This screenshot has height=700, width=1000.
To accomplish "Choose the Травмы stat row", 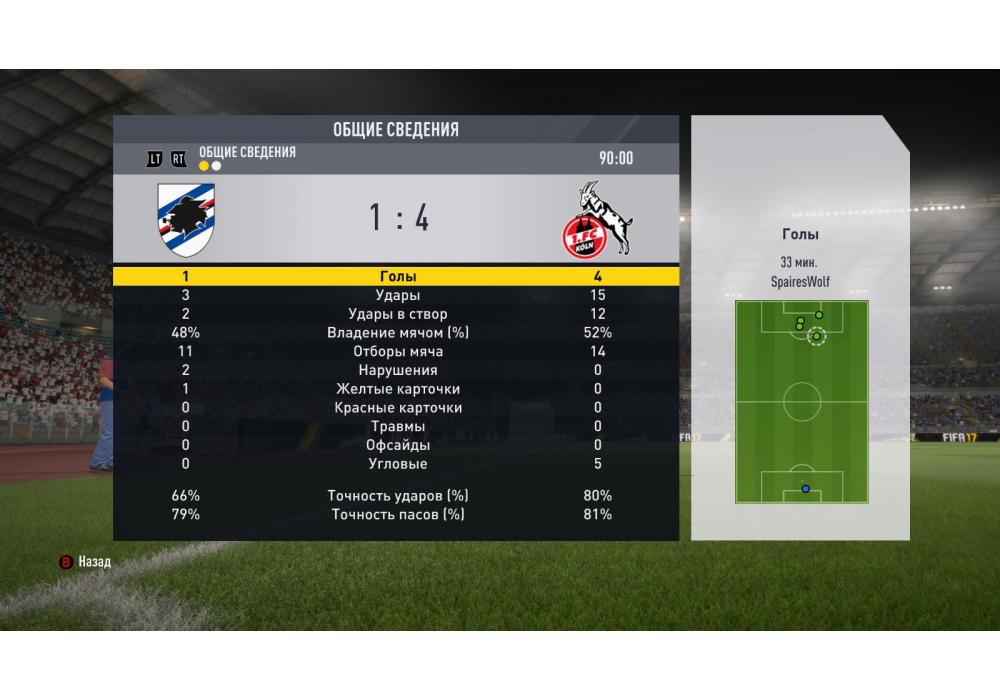I will pos(398,427).
